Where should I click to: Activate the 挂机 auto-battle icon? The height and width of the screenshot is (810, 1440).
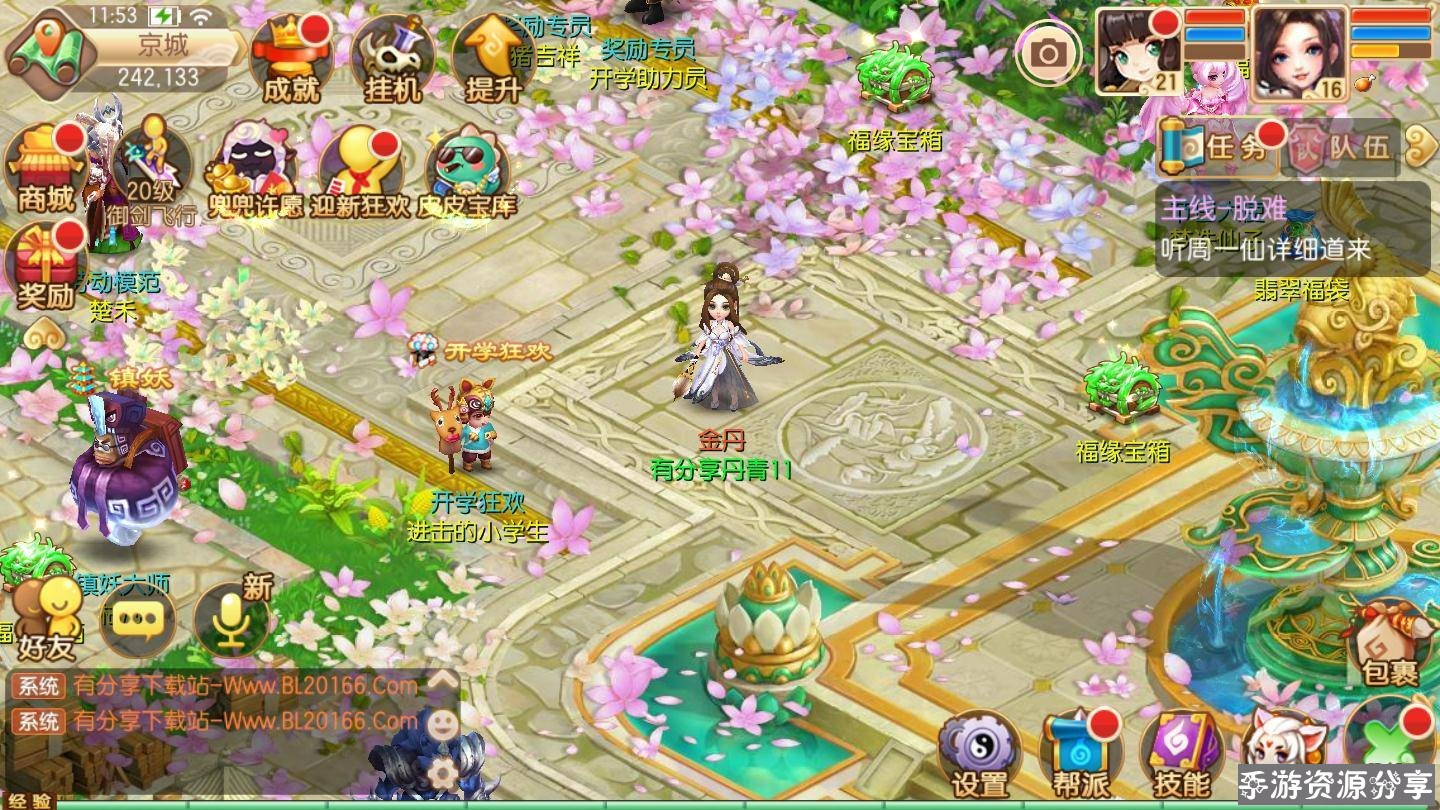392,60
